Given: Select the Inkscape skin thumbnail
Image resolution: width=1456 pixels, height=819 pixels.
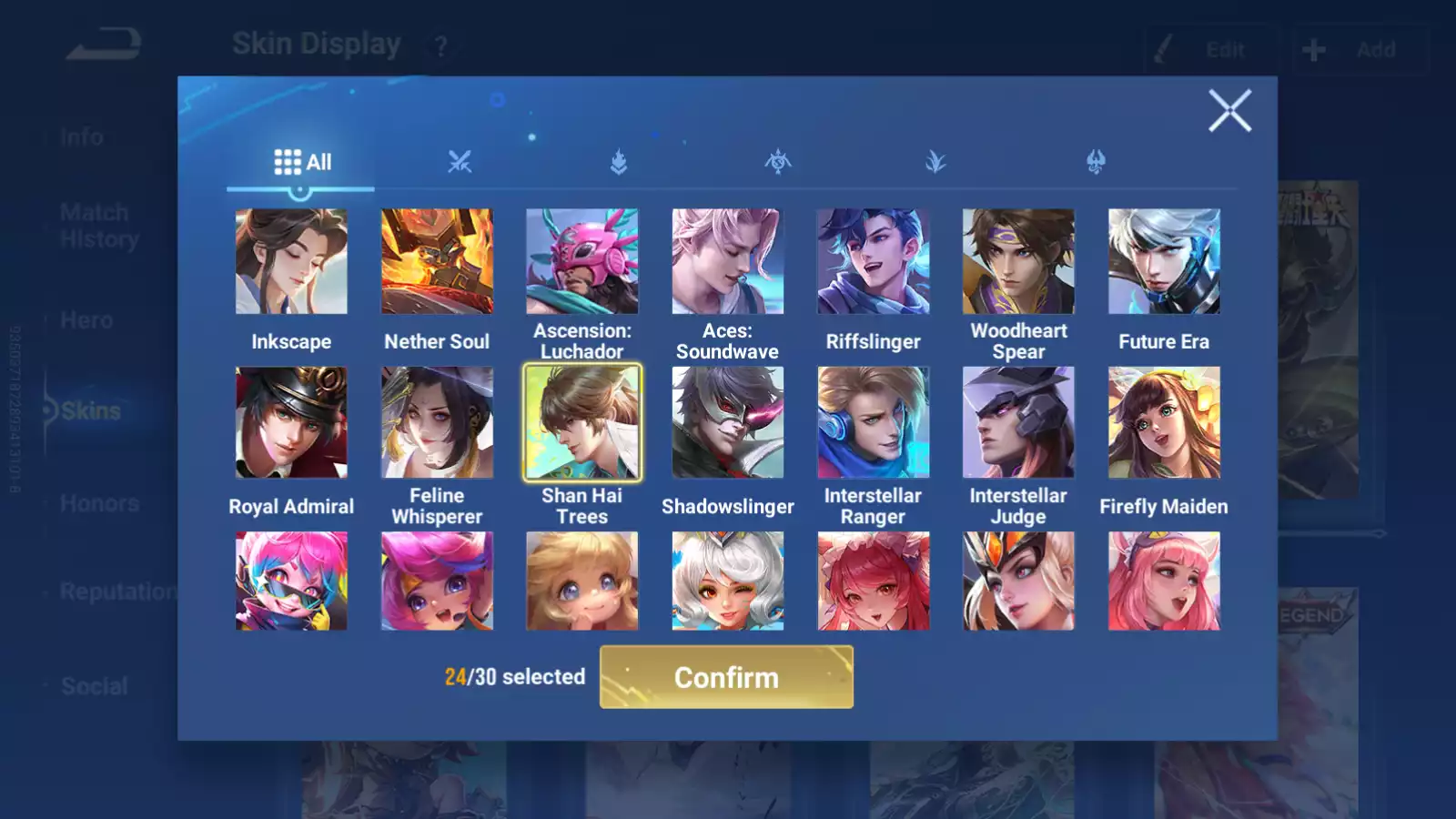Looking at the screenshot, I should click(x=291, y=261).
